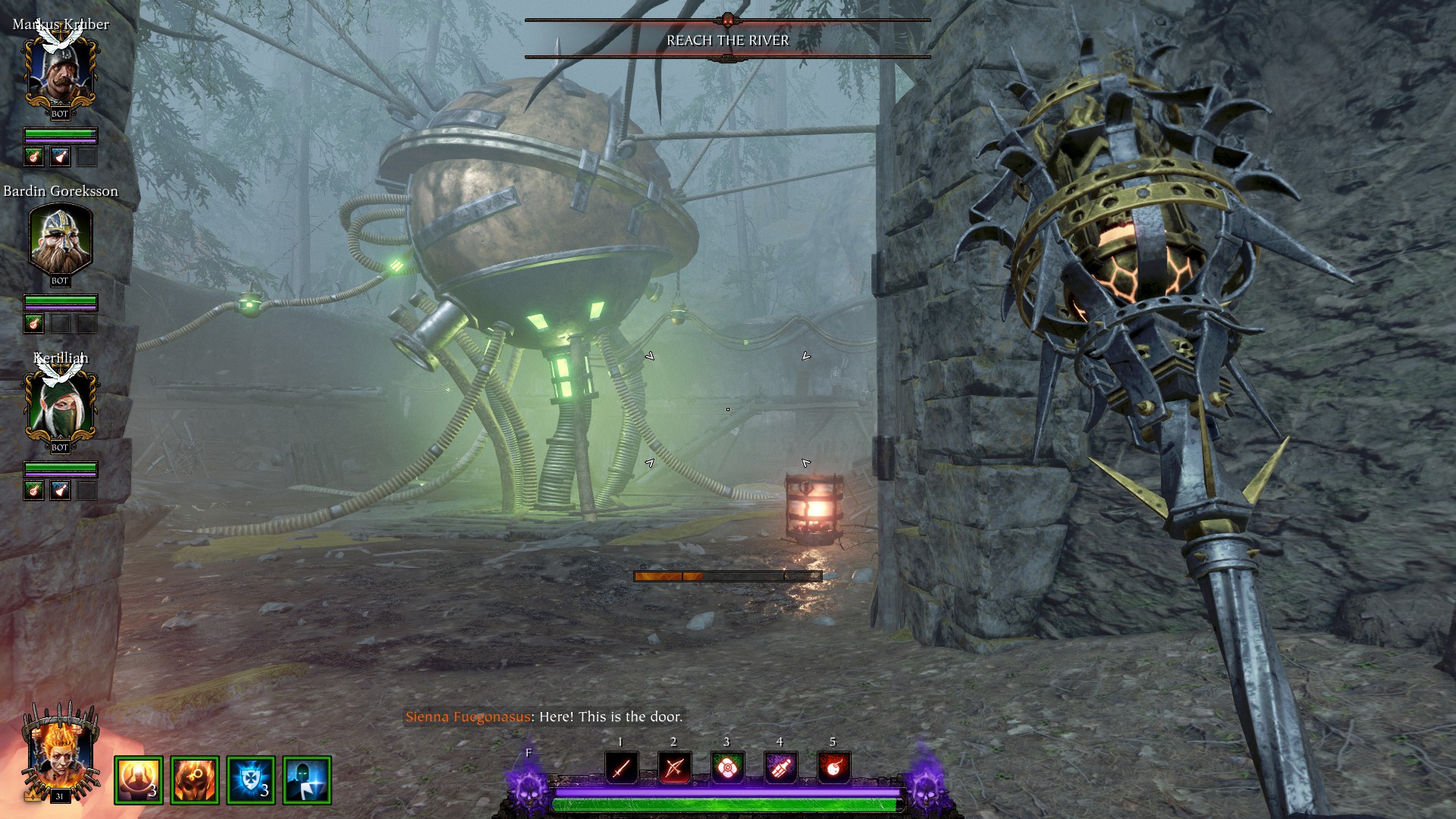Equip the bomb grenade slot
This screenshot has height=819, width=1456.
tap(833, 767)
